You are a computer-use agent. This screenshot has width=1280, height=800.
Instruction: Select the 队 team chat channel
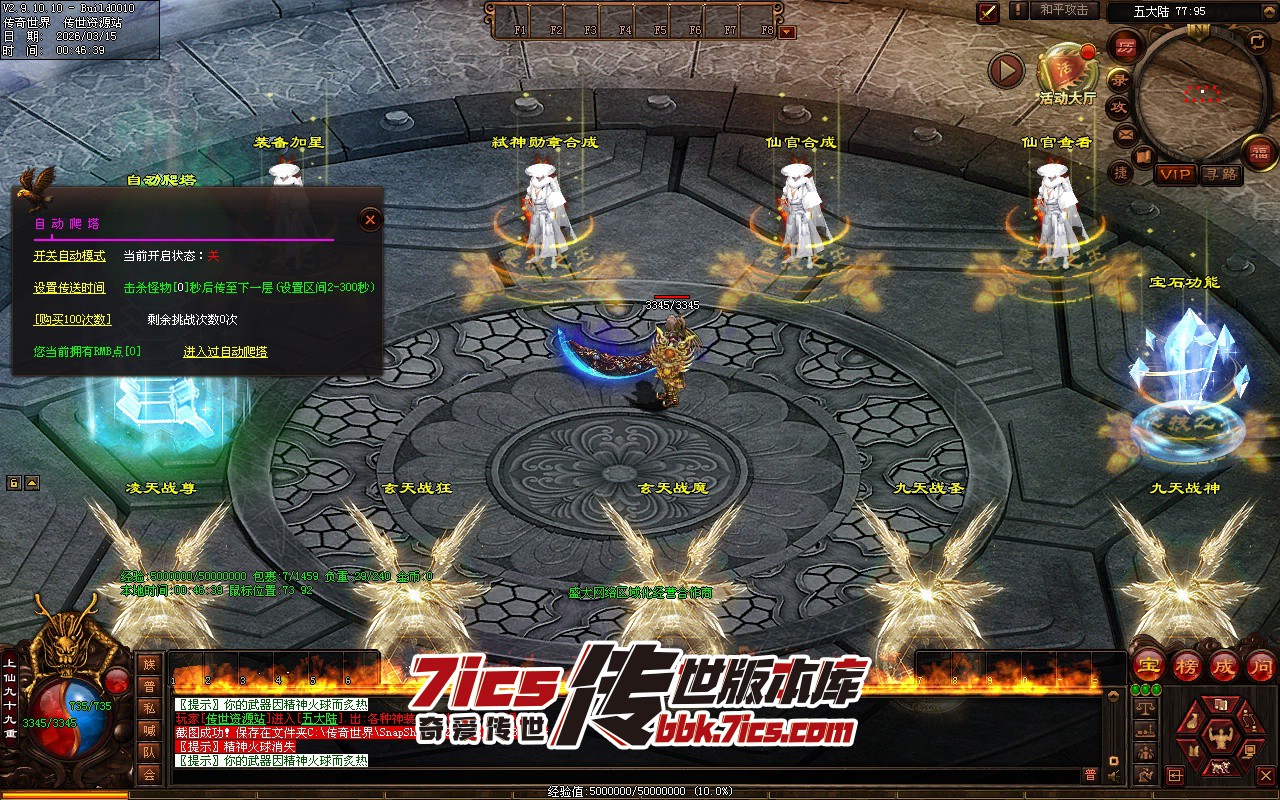pos(149,752)
